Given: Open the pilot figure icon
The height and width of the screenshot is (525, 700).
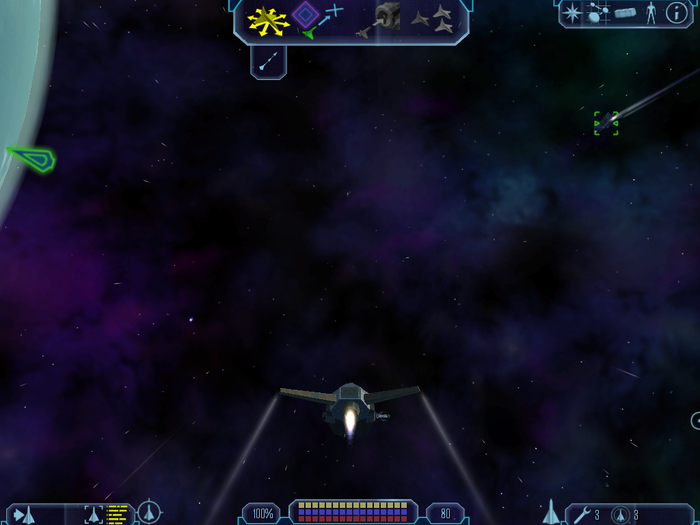Looking at the screenshot, I should coord(650,13).
